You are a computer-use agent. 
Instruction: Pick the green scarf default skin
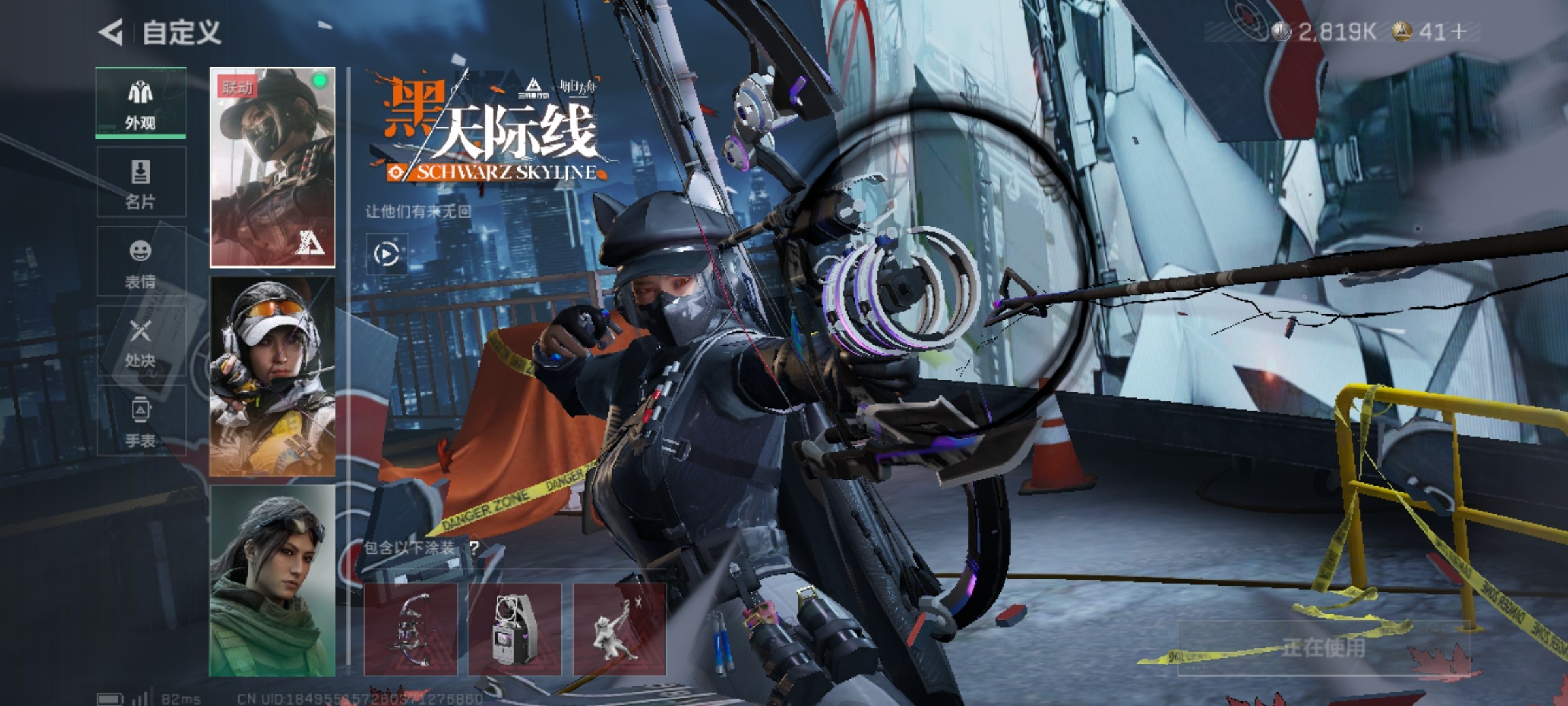tap(272, 580)
